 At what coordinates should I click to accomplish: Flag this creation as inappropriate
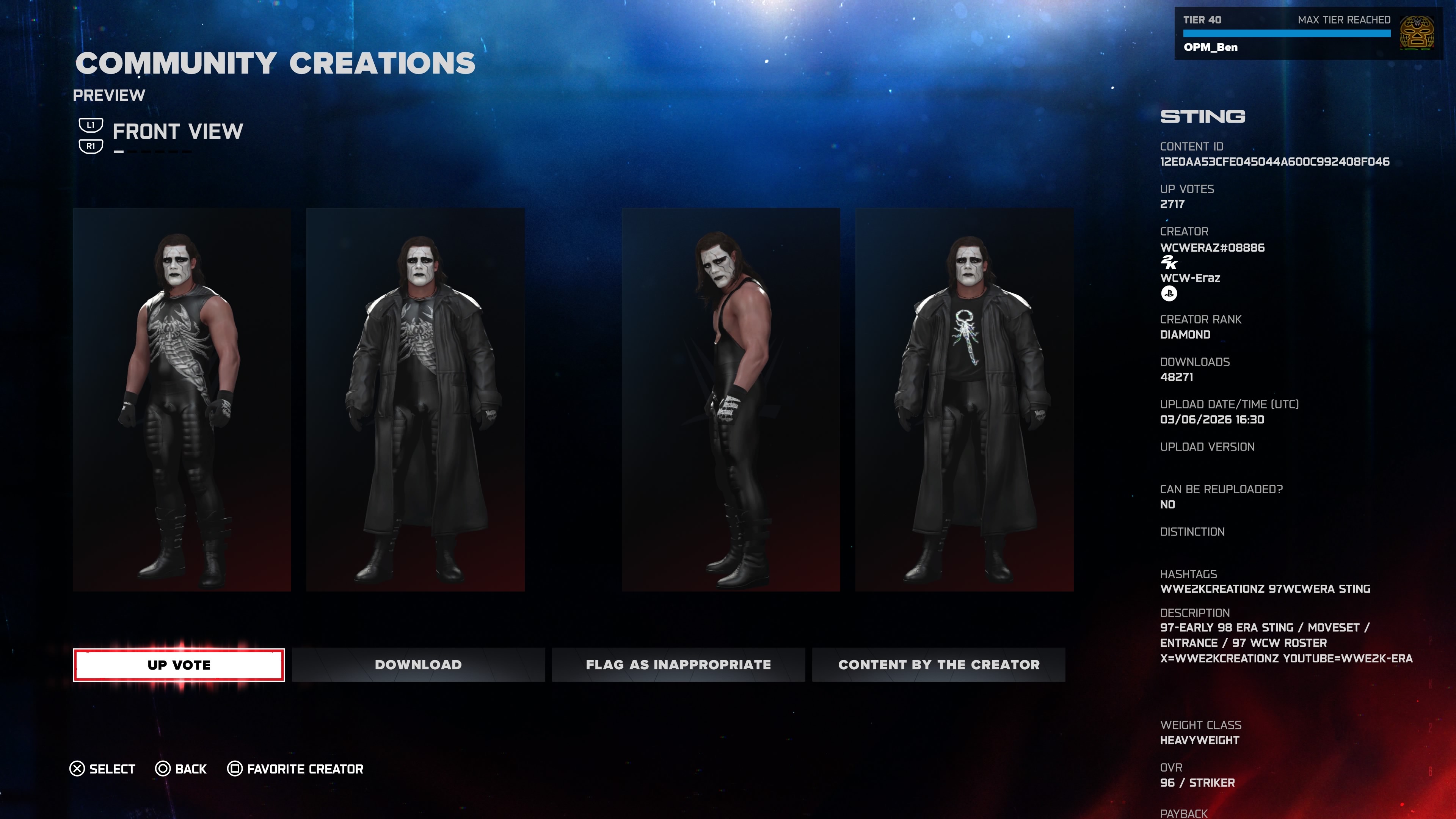click(x=678, y=665)
